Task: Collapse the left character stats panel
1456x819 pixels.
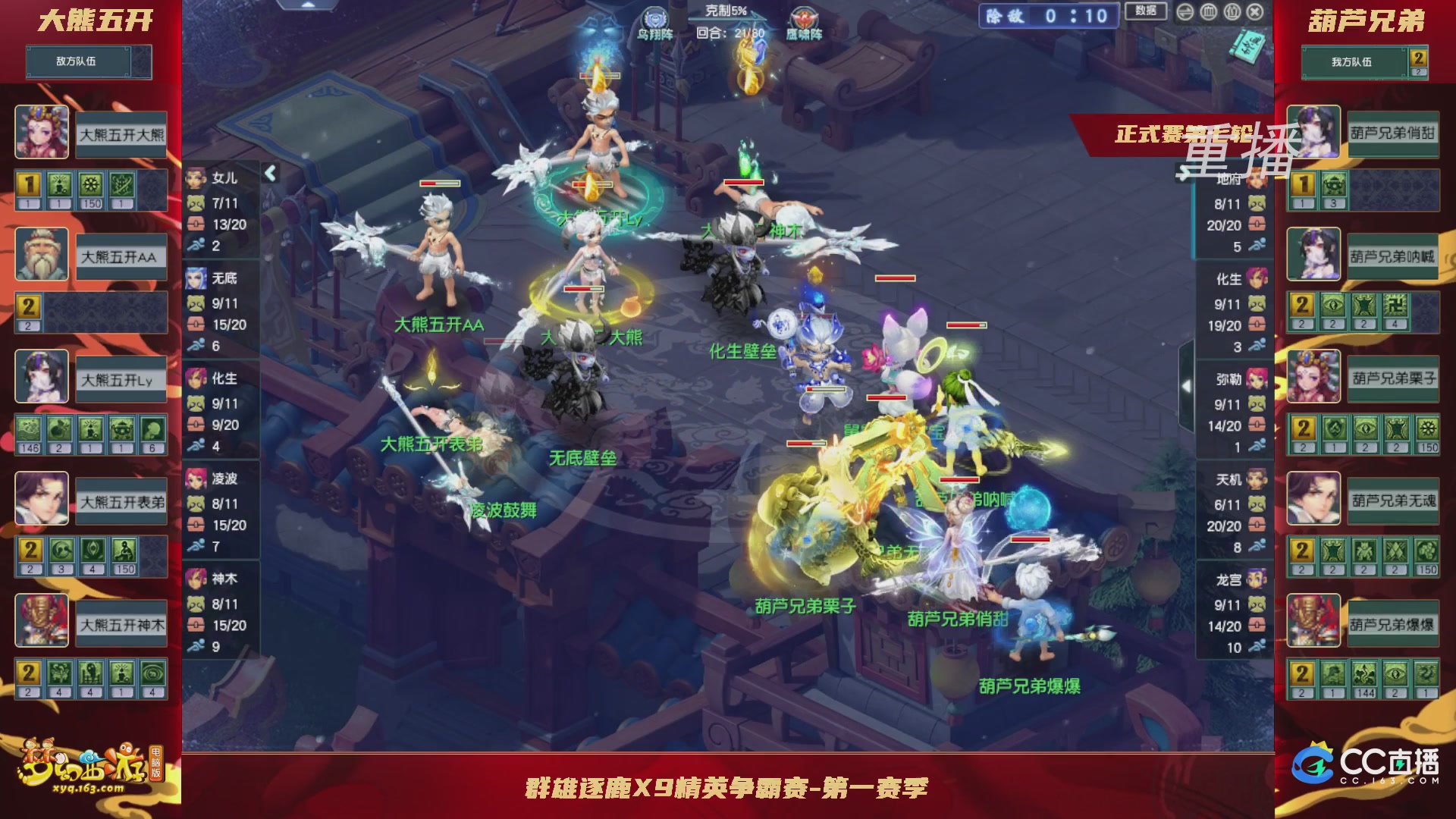Action: (x=269, y=173)
